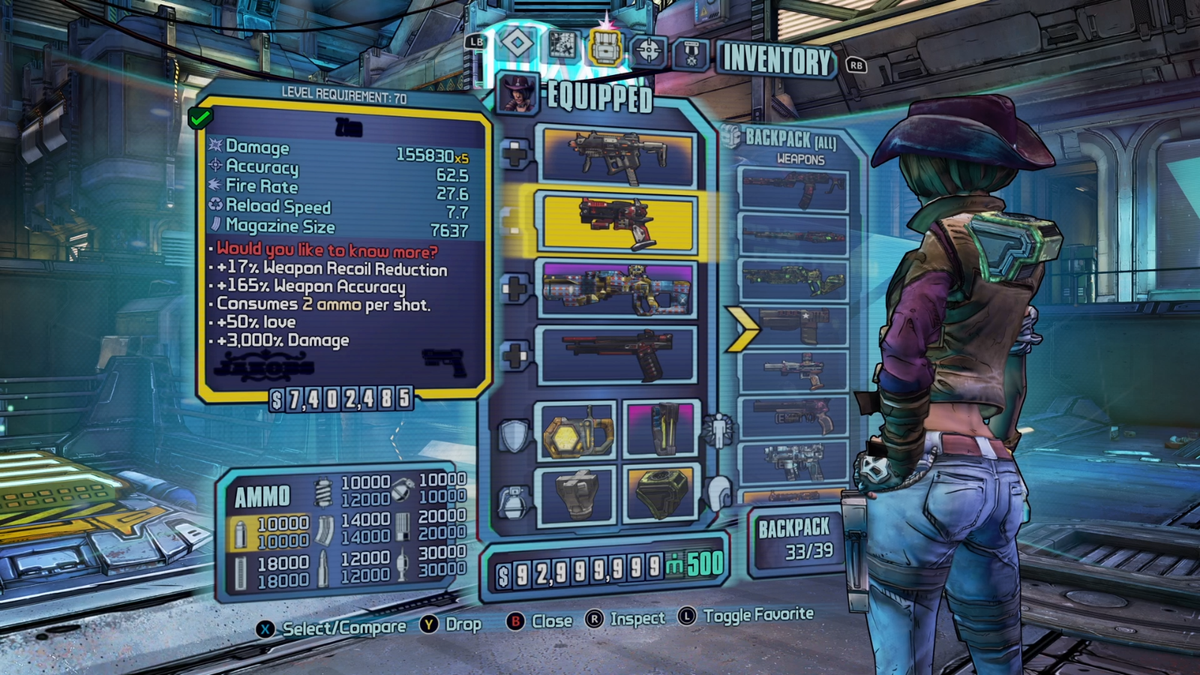Pick the first backpack weapon at the top
This screenshot has width=1200, height=675.
click(793, 190)
